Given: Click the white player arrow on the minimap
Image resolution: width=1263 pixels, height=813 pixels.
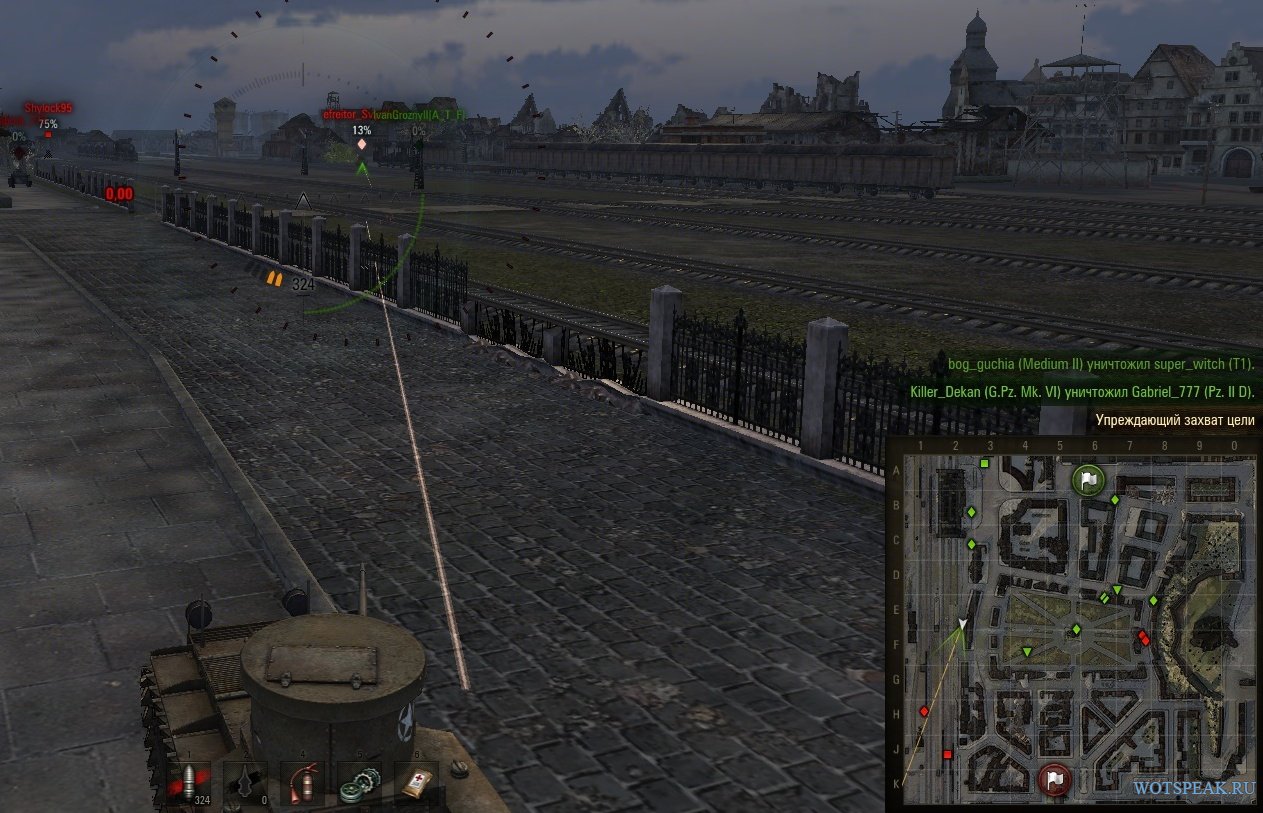Looking at the screenshot, I should 962,624.
